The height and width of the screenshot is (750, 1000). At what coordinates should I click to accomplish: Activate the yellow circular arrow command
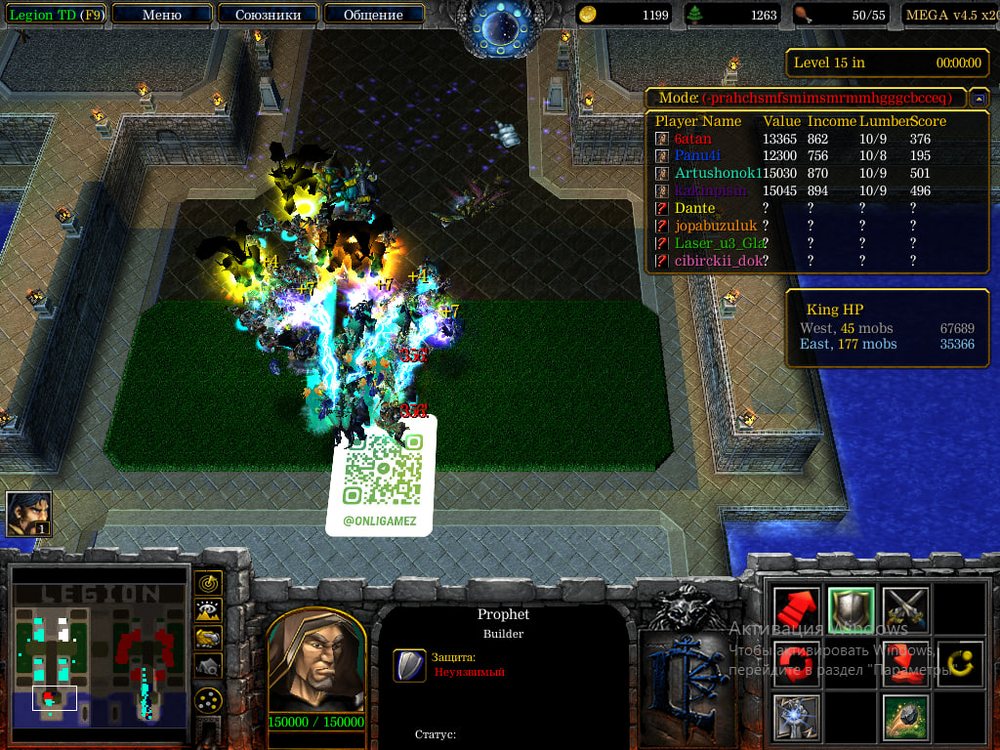959,663
